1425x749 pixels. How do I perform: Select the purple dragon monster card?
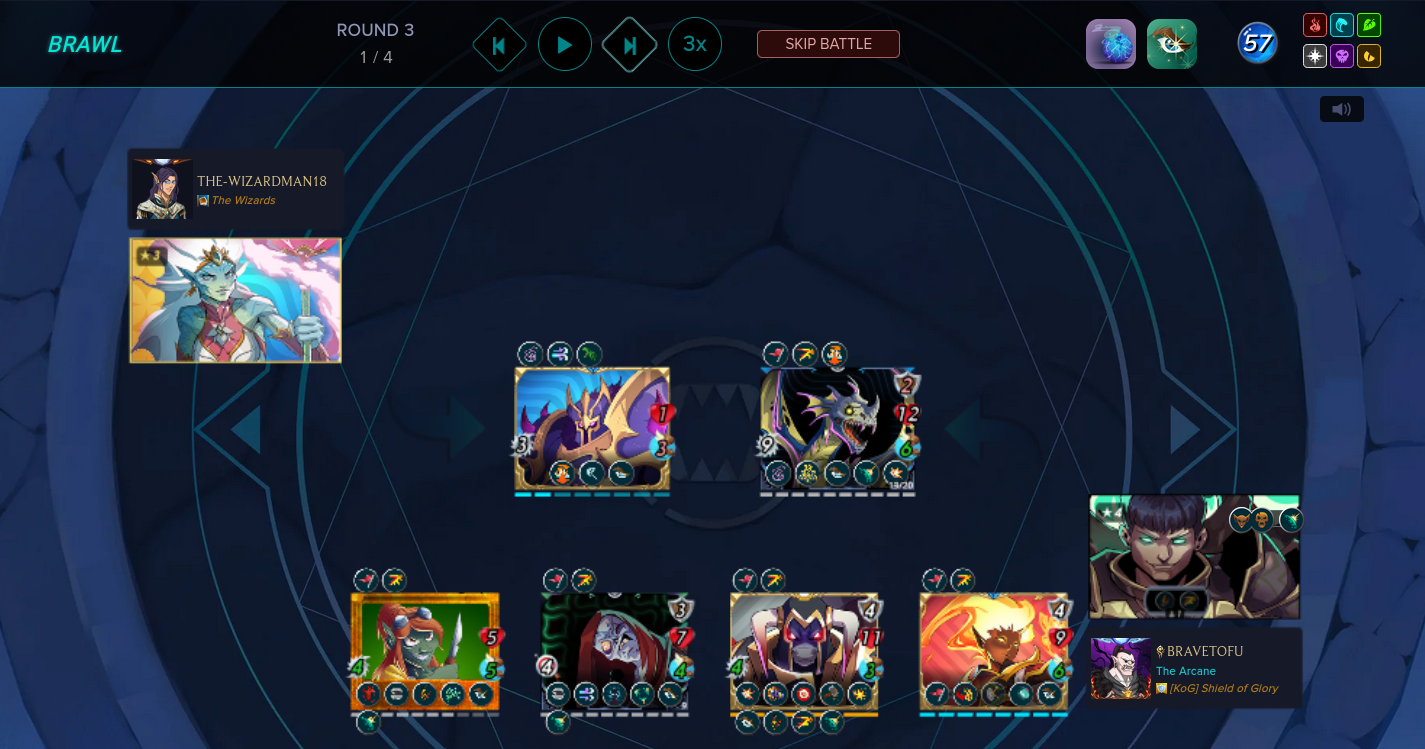tap(838, 428)
